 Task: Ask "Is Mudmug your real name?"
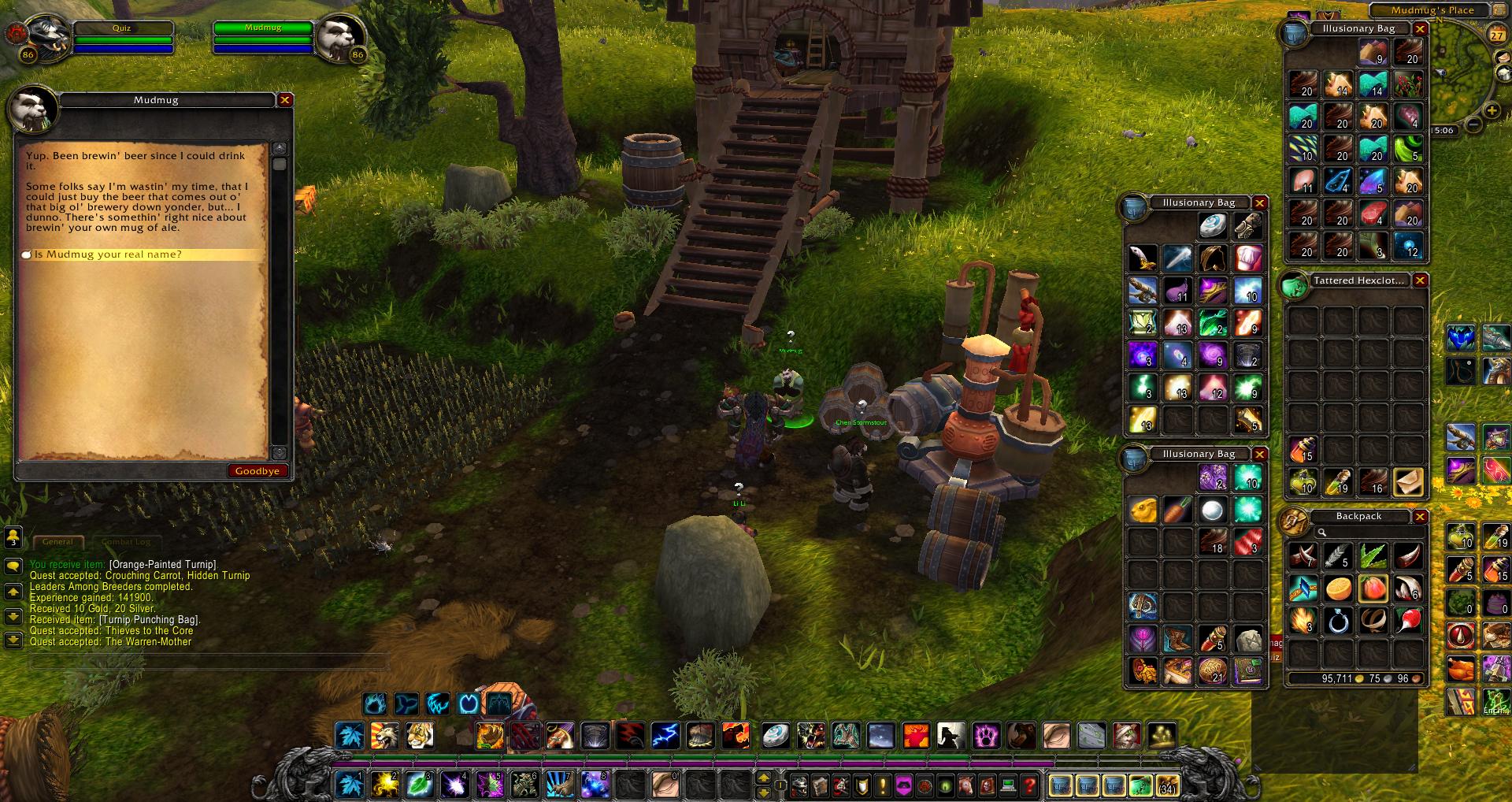click(108, 254)
